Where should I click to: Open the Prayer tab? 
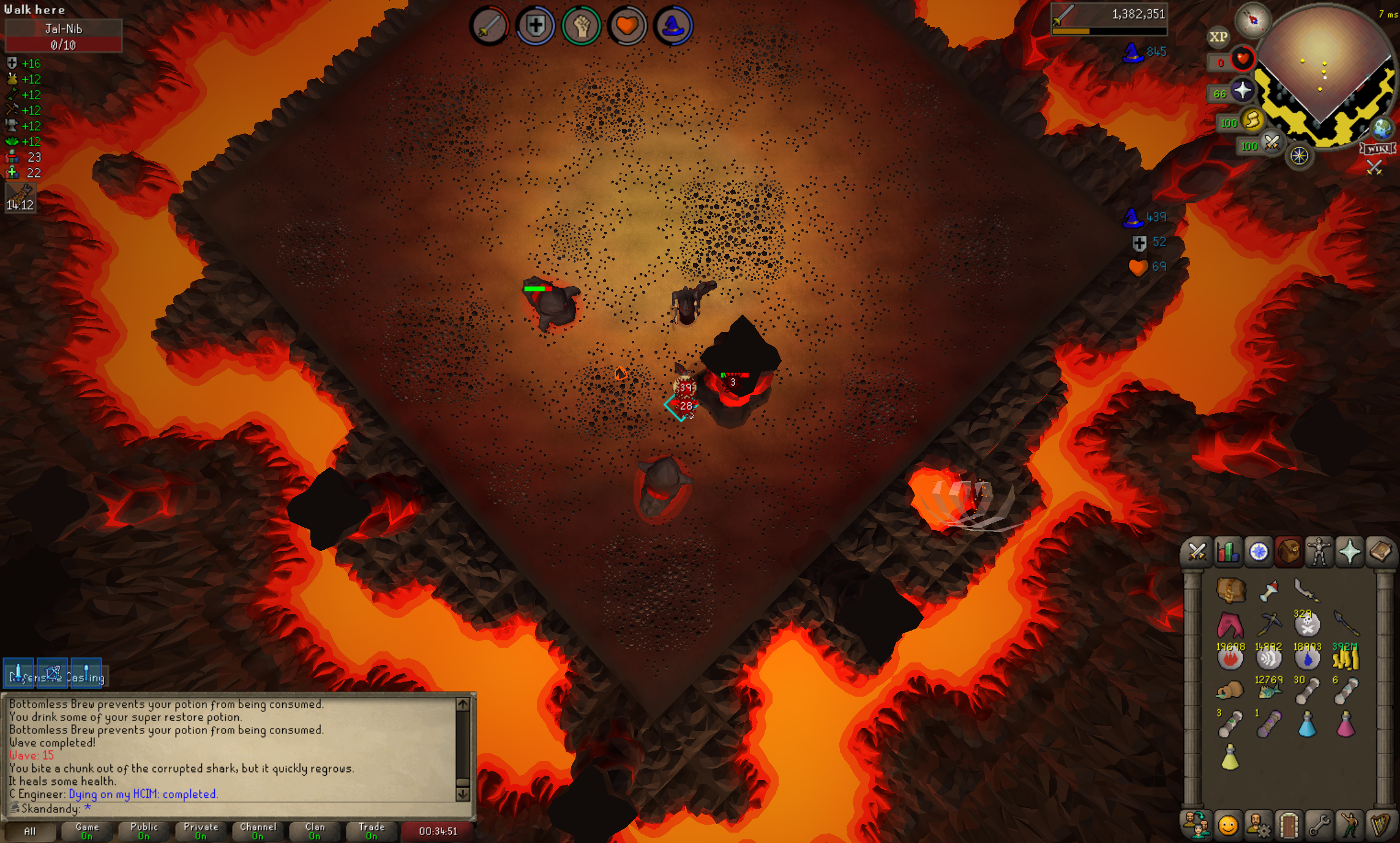pyautogui.click(x=1350, y=552)
